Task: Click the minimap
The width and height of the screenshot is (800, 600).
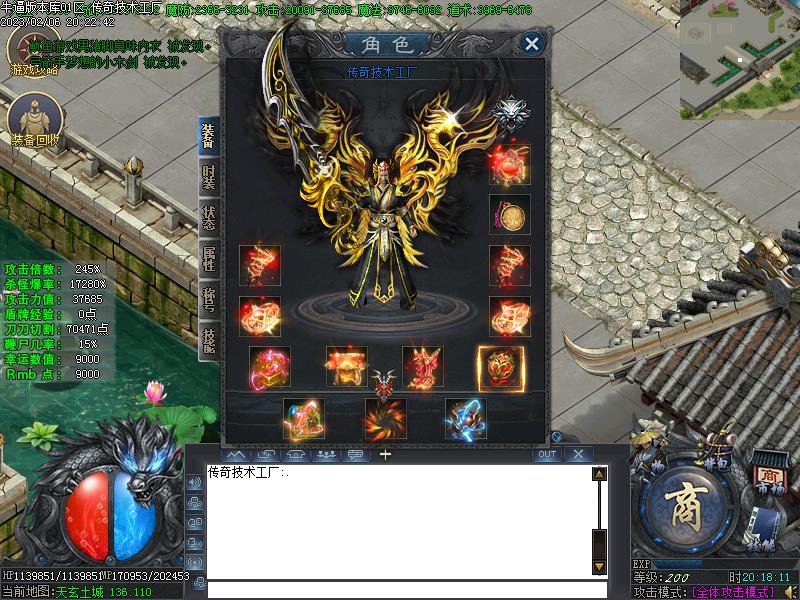Action: pos(740,58)
